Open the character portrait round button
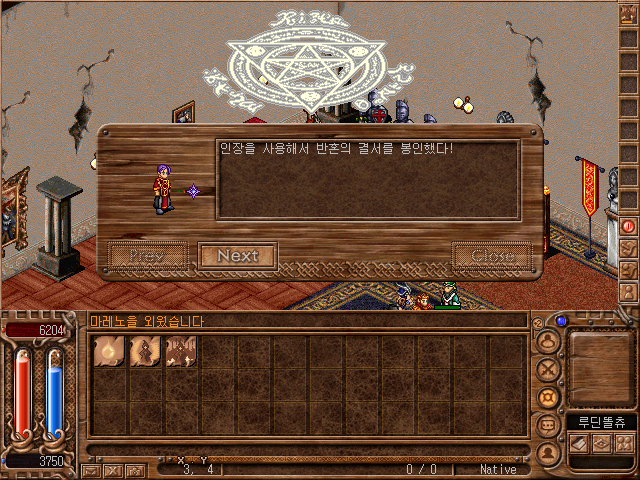The width and height of the screenshot is (640, 480). coord(547,342)
